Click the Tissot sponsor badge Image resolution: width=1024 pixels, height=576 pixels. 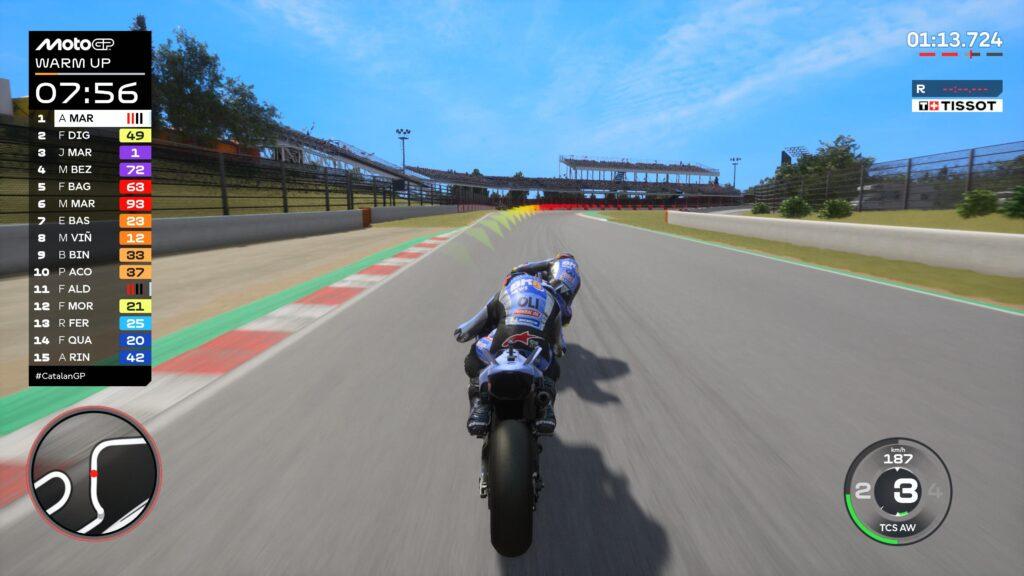pos(956,105)
